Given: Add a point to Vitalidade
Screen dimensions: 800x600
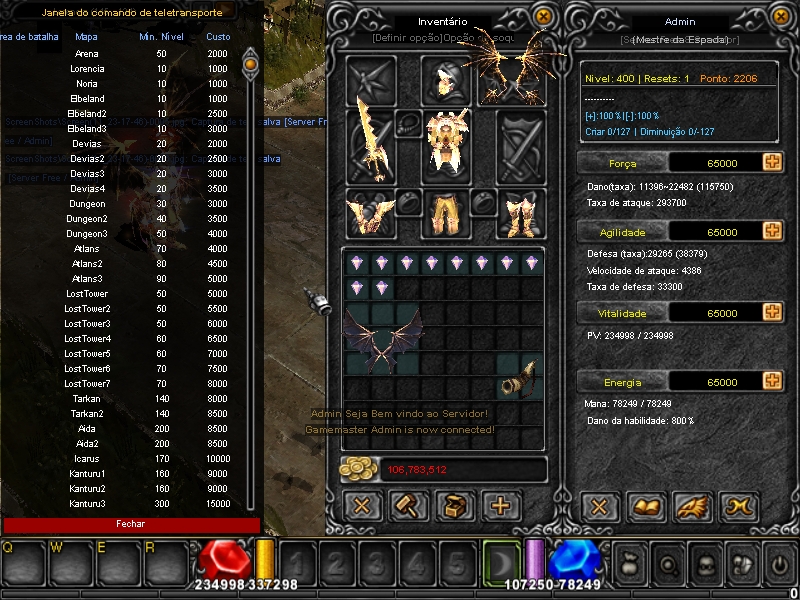Looking at the screenshot, I should [772, 313].
